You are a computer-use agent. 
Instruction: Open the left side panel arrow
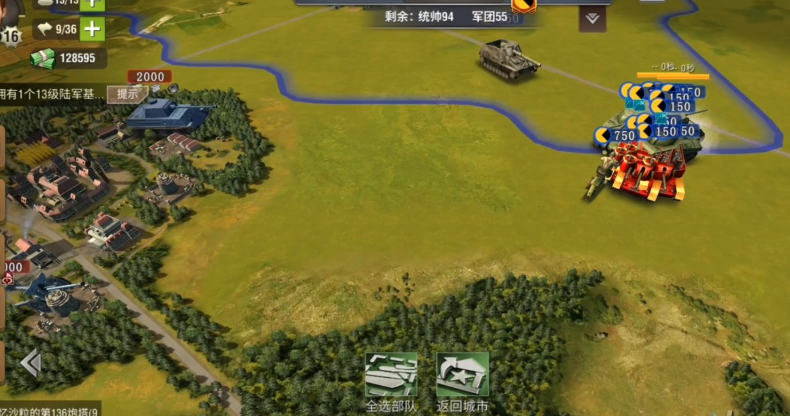31,363
